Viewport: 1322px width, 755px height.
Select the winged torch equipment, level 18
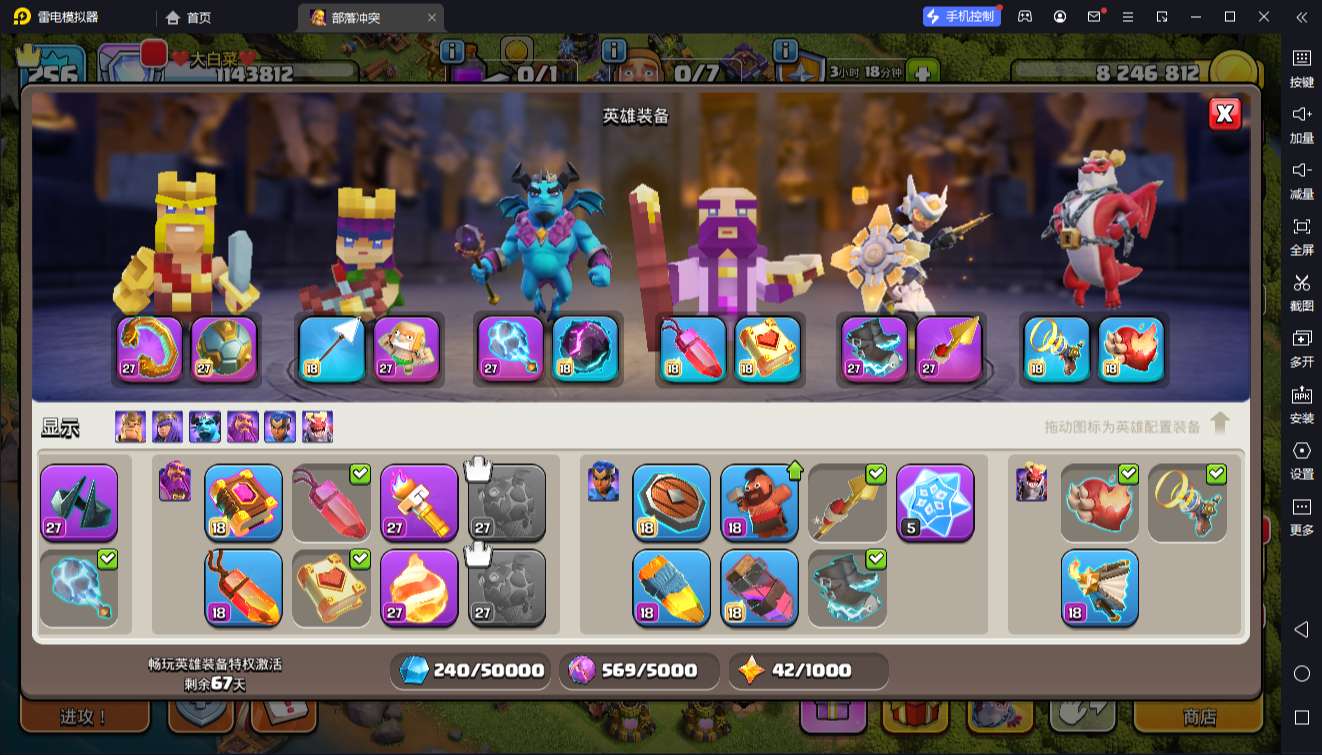[x=1099, y=587]
